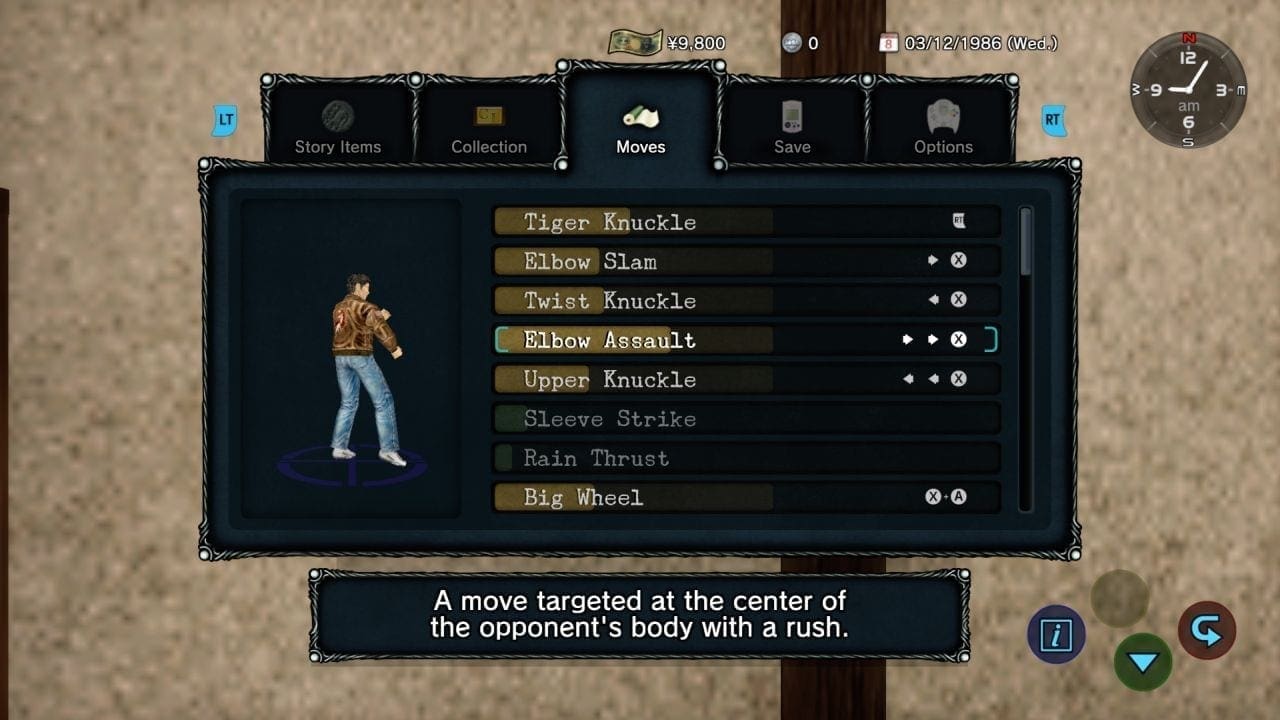This screenshot has width=1280, height=720.
Task: Pick the Rain Thrust move
Action: coord(746,458)
